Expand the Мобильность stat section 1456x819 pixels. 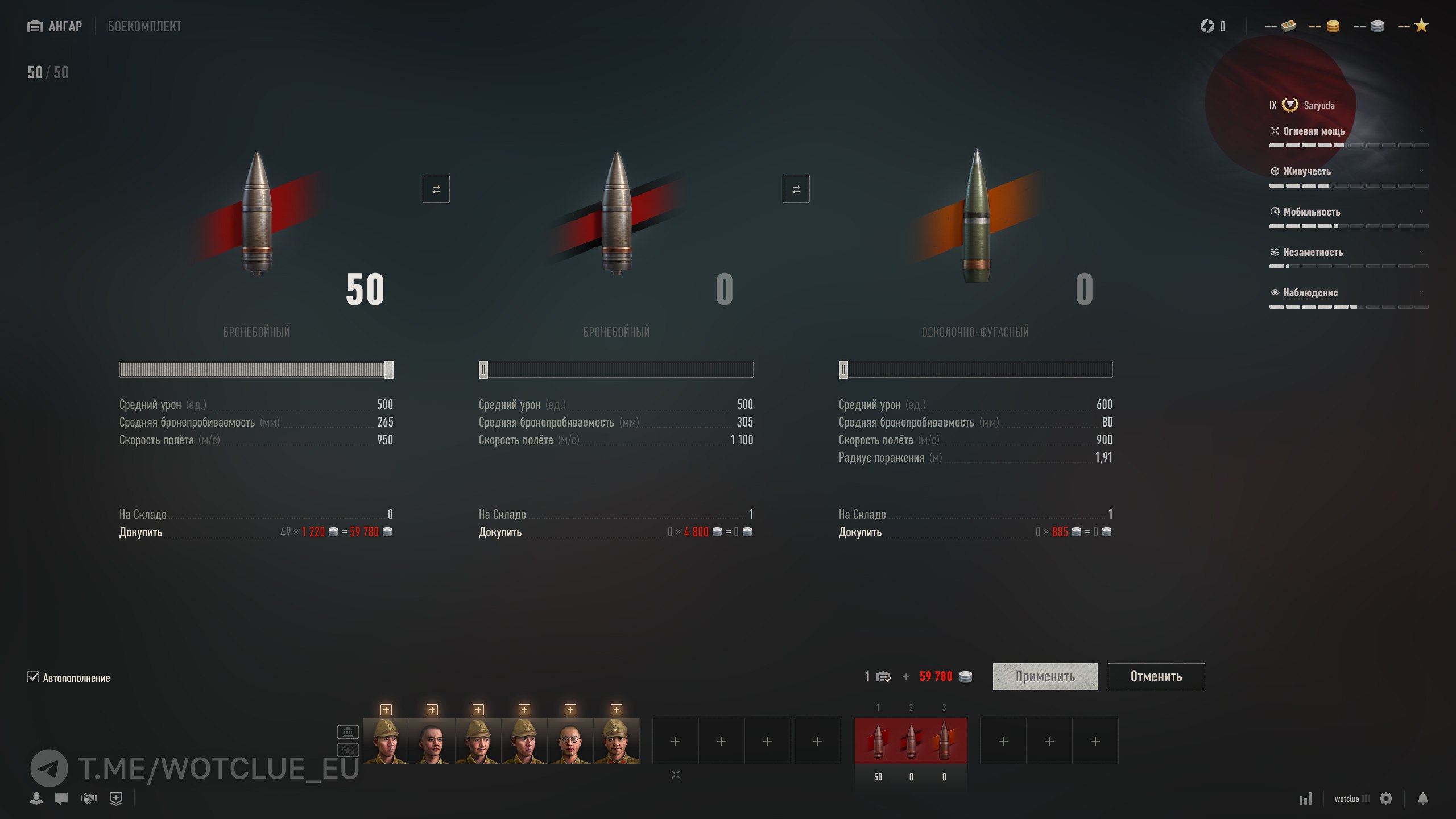pyautogui.click(x=1348, y=212)
